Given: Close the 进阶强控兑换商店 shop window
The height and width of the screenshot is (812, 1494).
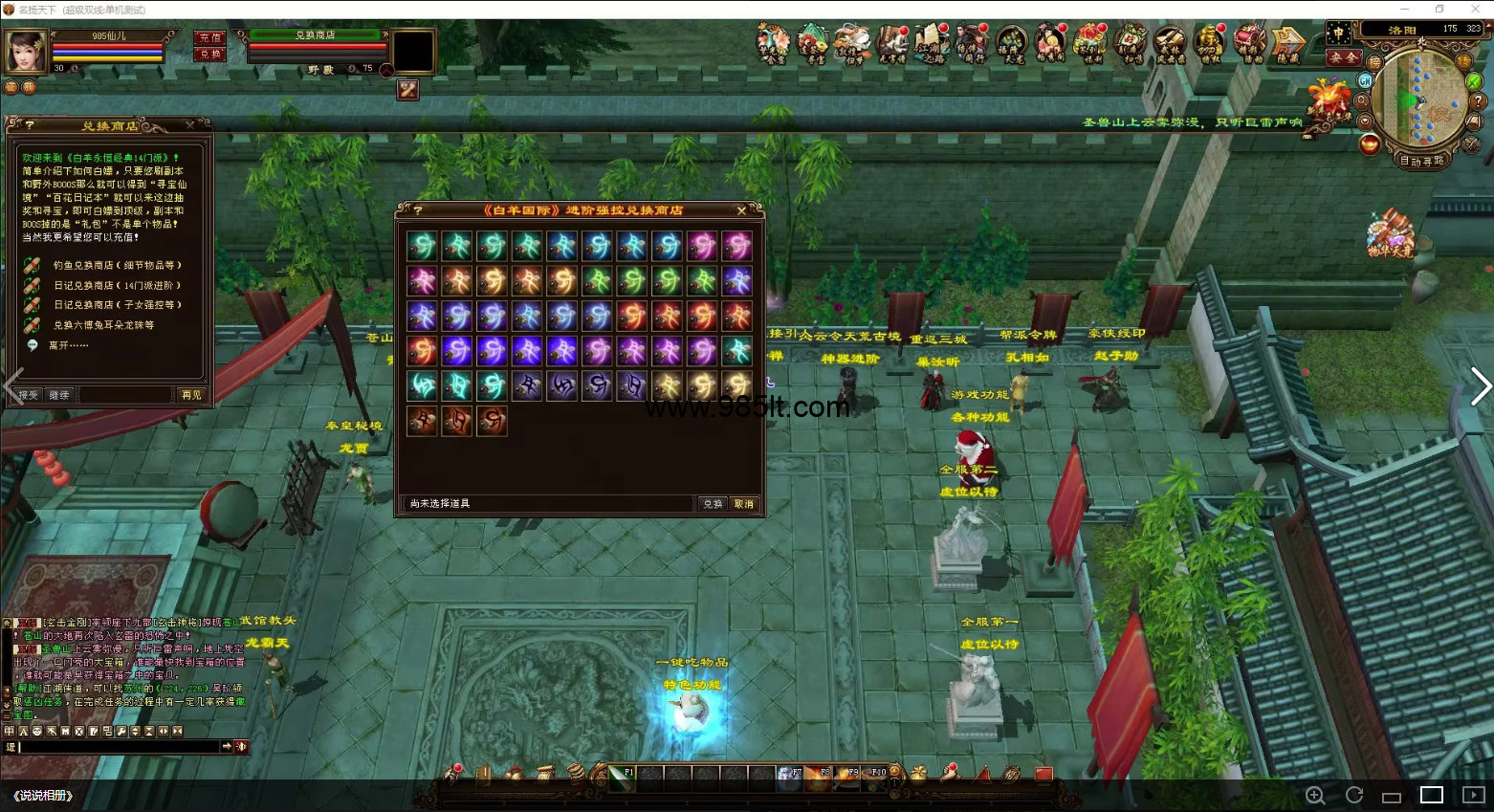Looking at the screenshot, I should (x=741, y=210).
